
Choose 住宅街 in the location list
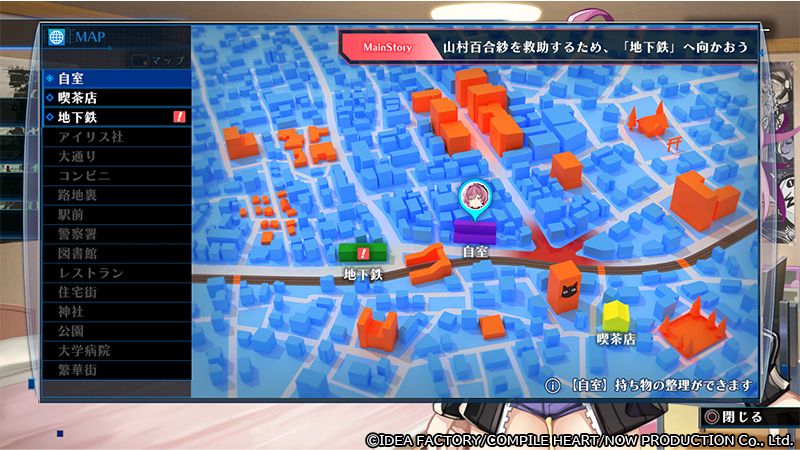[115, 292]
